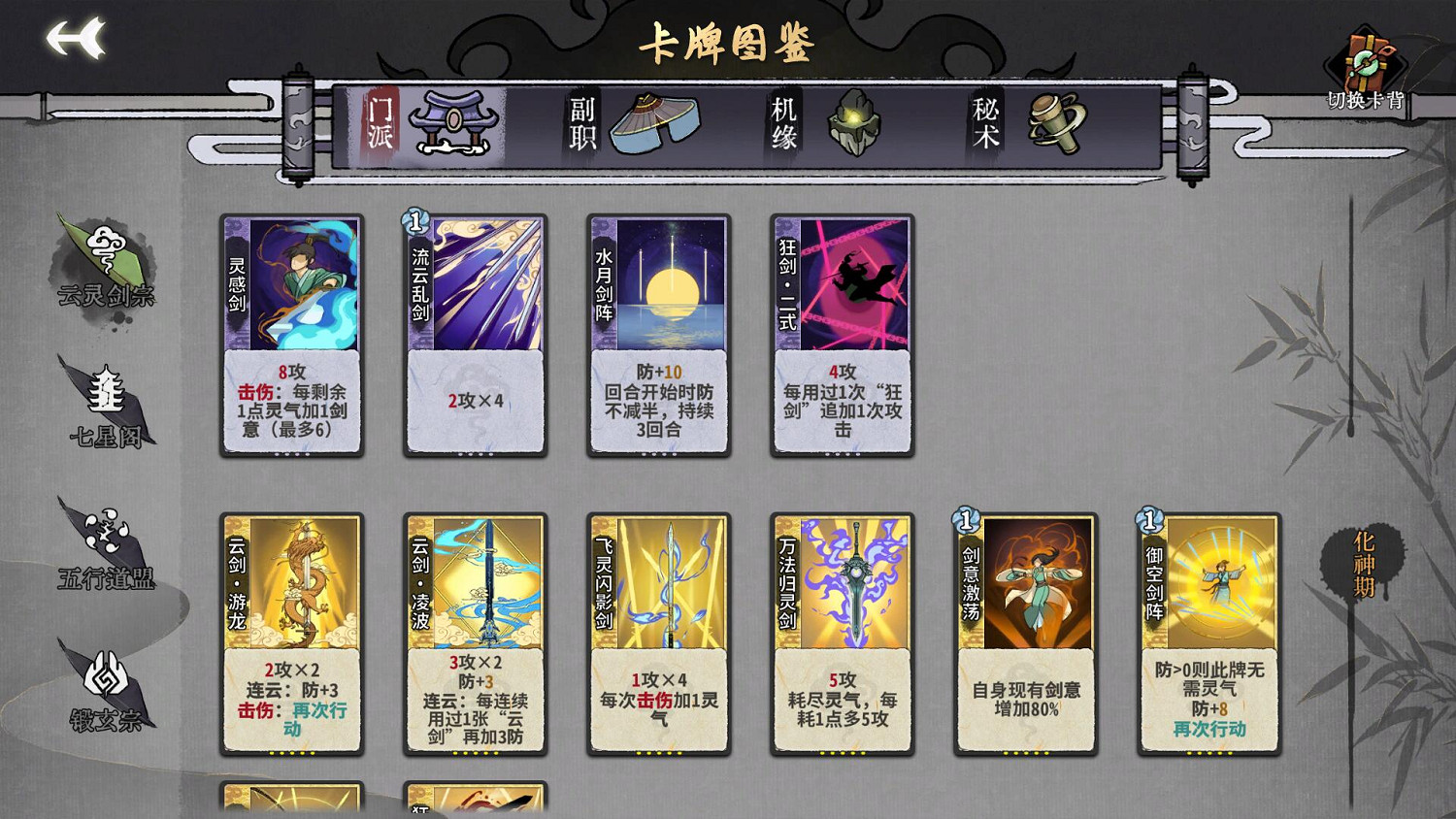1456x819 pixels.
Task: Open the 灵感剑 card details
Action: point(291,335)
